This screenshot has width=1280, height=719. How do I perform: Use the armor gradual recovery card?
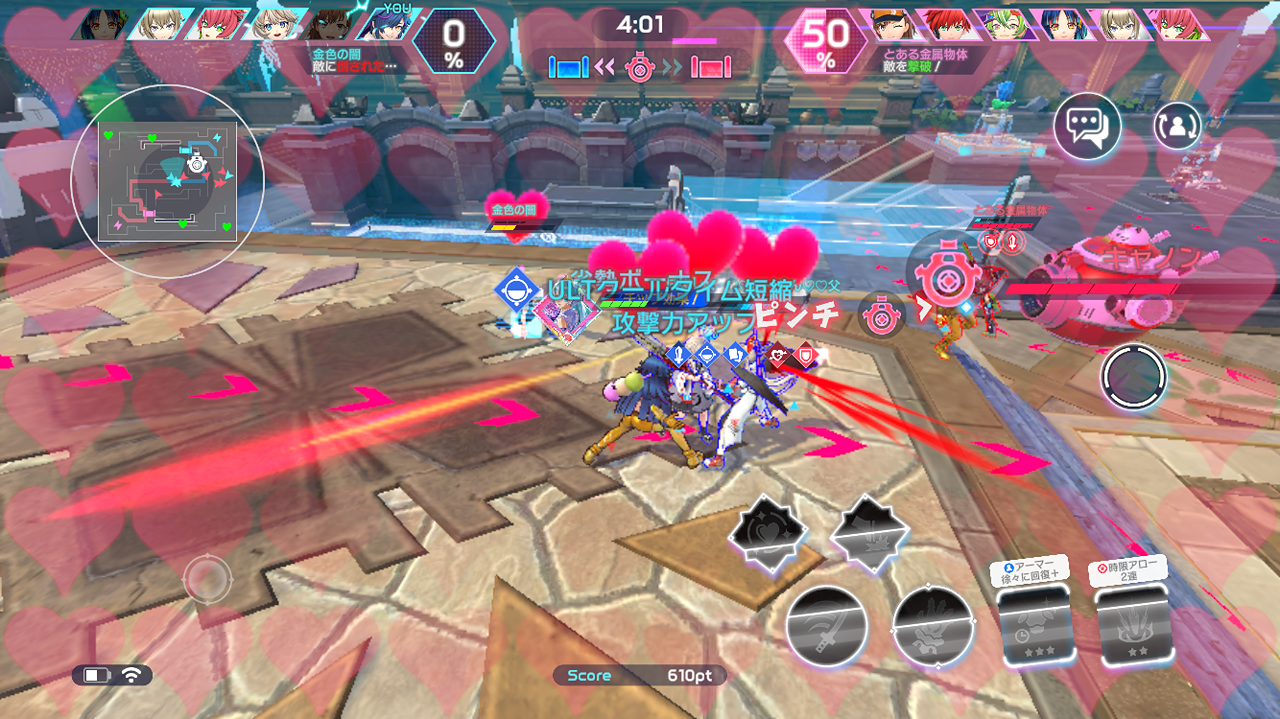[1034, 622]
